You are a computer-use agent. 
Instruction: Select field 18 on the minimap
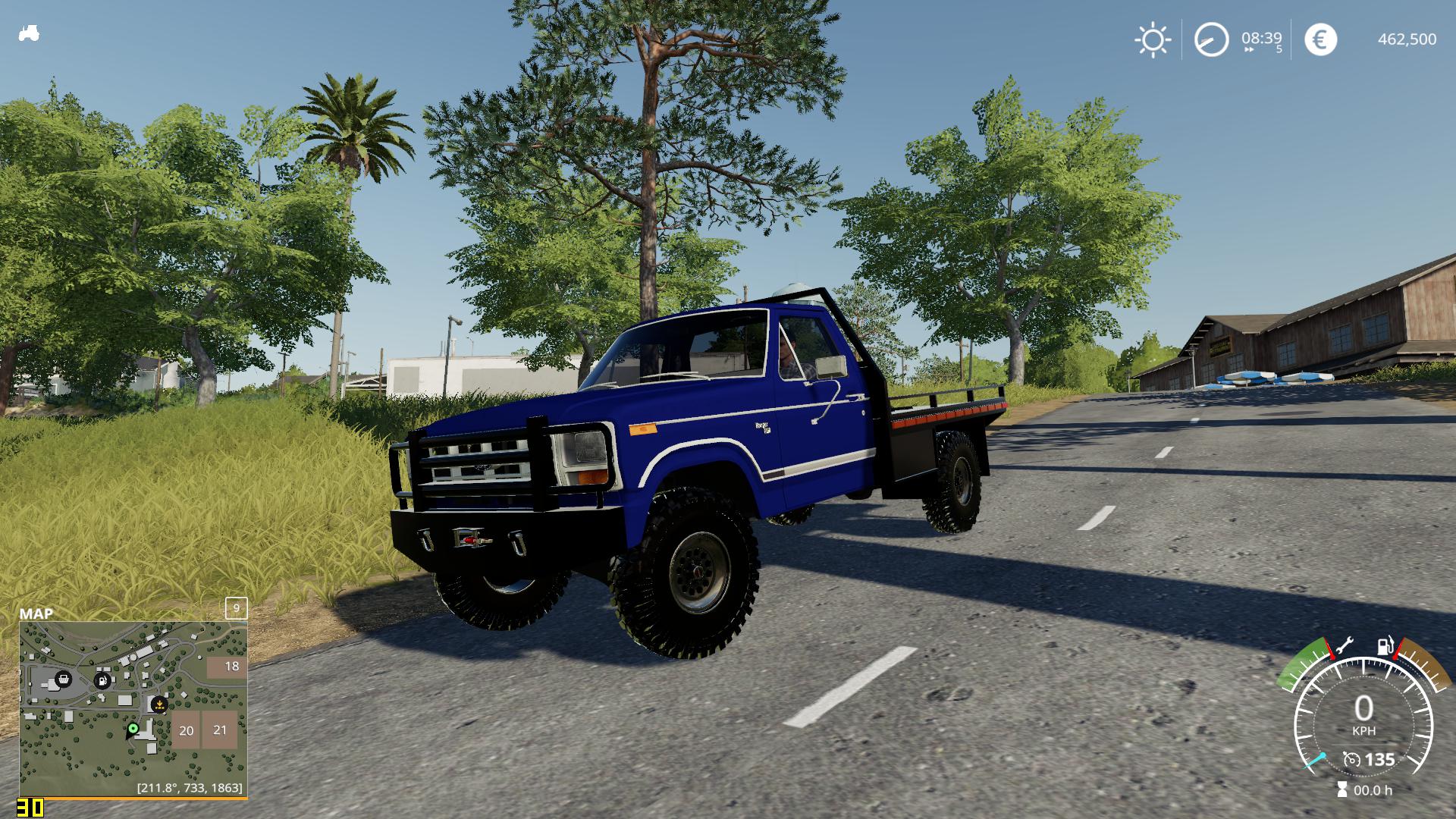tap(227, 667)
